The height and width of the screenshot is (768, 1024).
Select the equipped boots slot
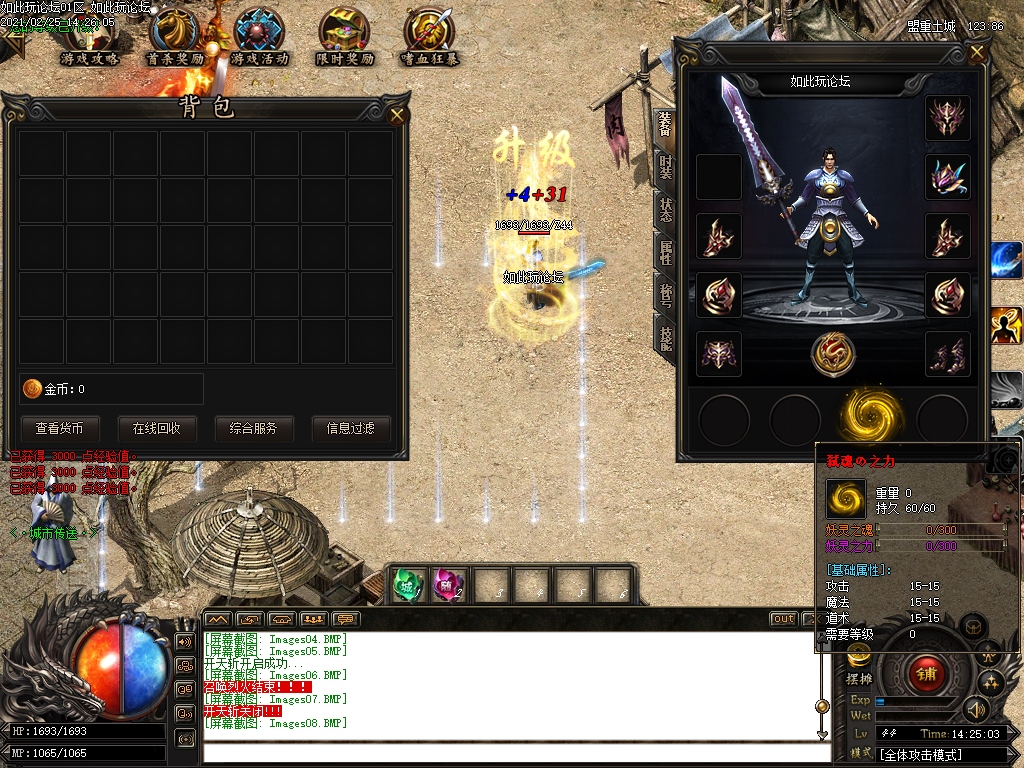click(x=947, y=354)
